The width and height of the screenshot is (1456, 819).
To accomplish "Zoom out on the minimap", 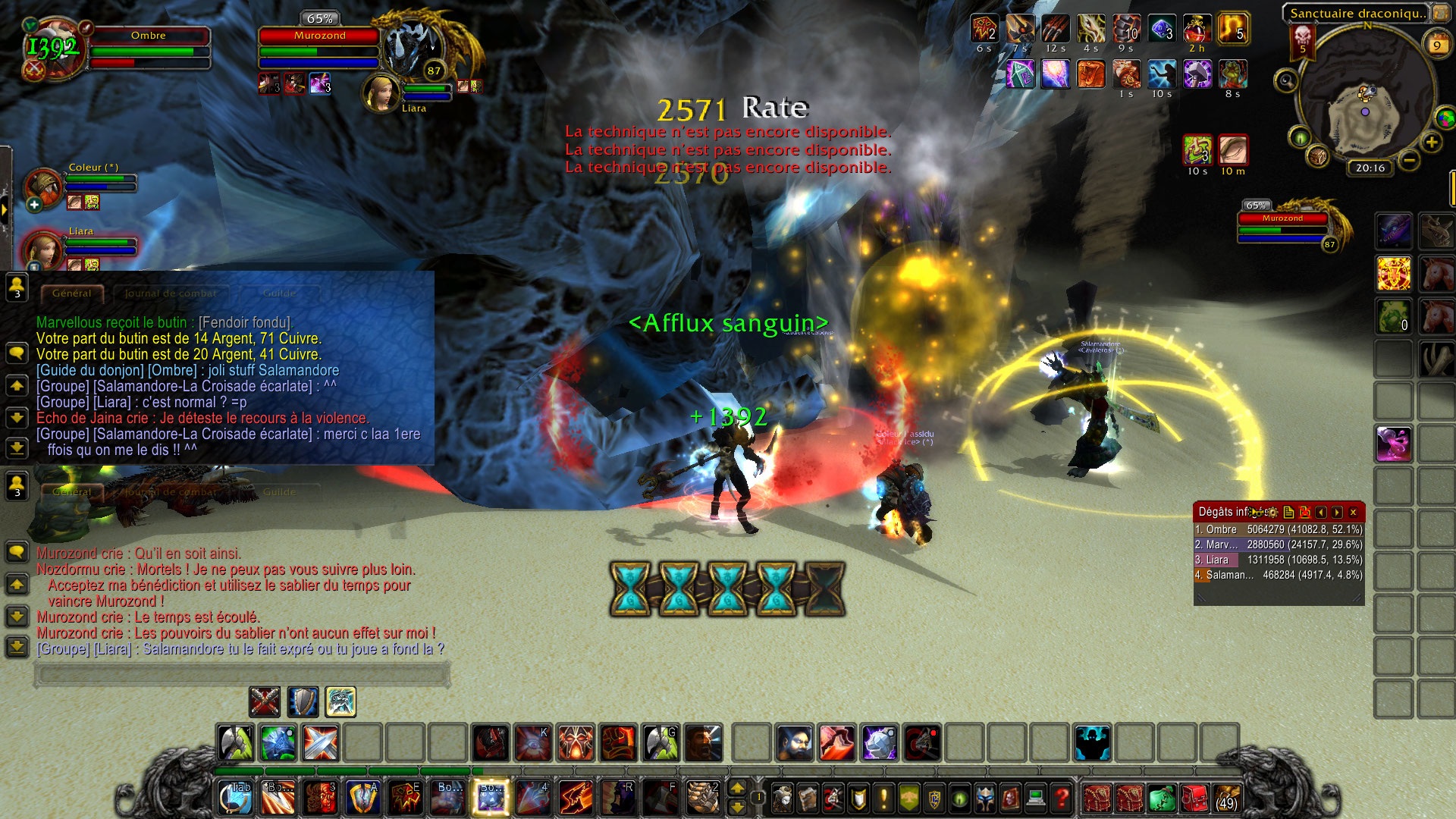I will [1409, 161].
